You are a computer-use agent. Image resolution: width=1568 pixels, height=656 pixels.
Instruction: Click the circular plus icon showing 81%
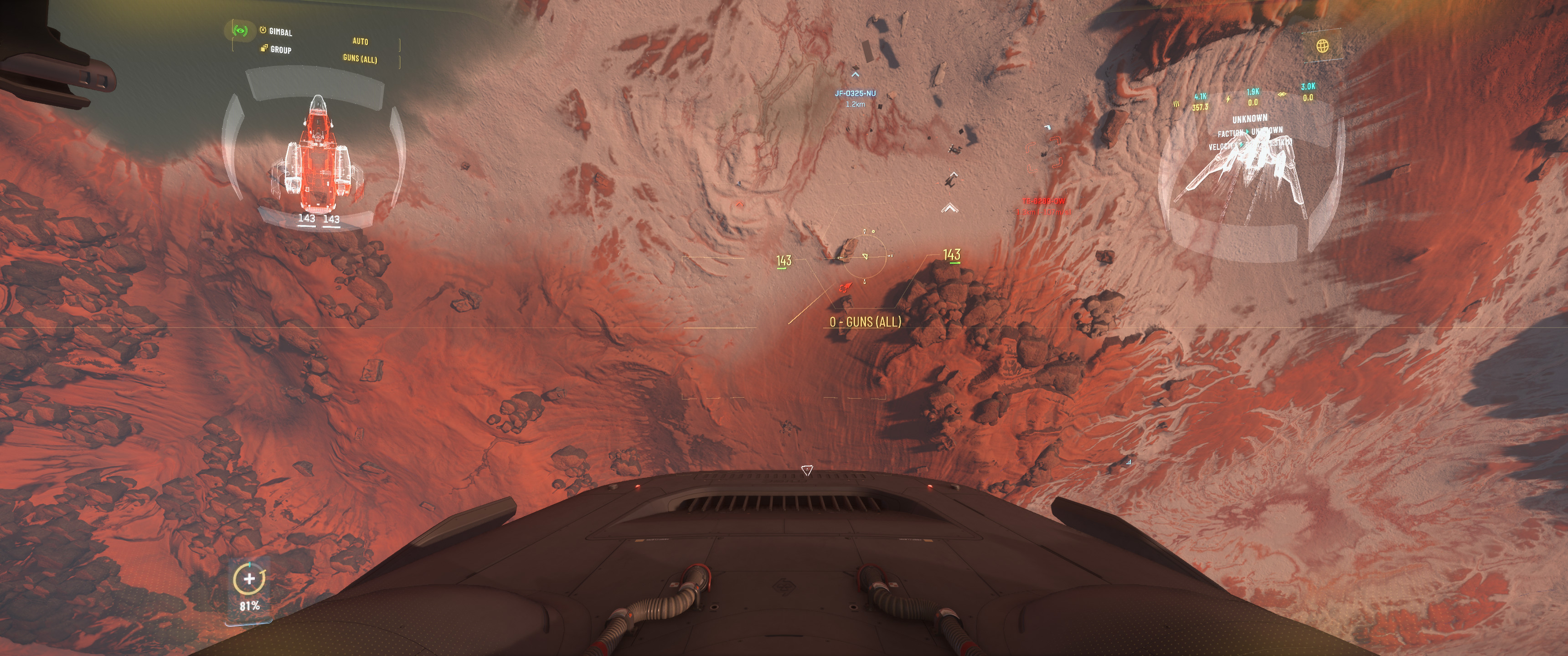click(x=249, y=579)
